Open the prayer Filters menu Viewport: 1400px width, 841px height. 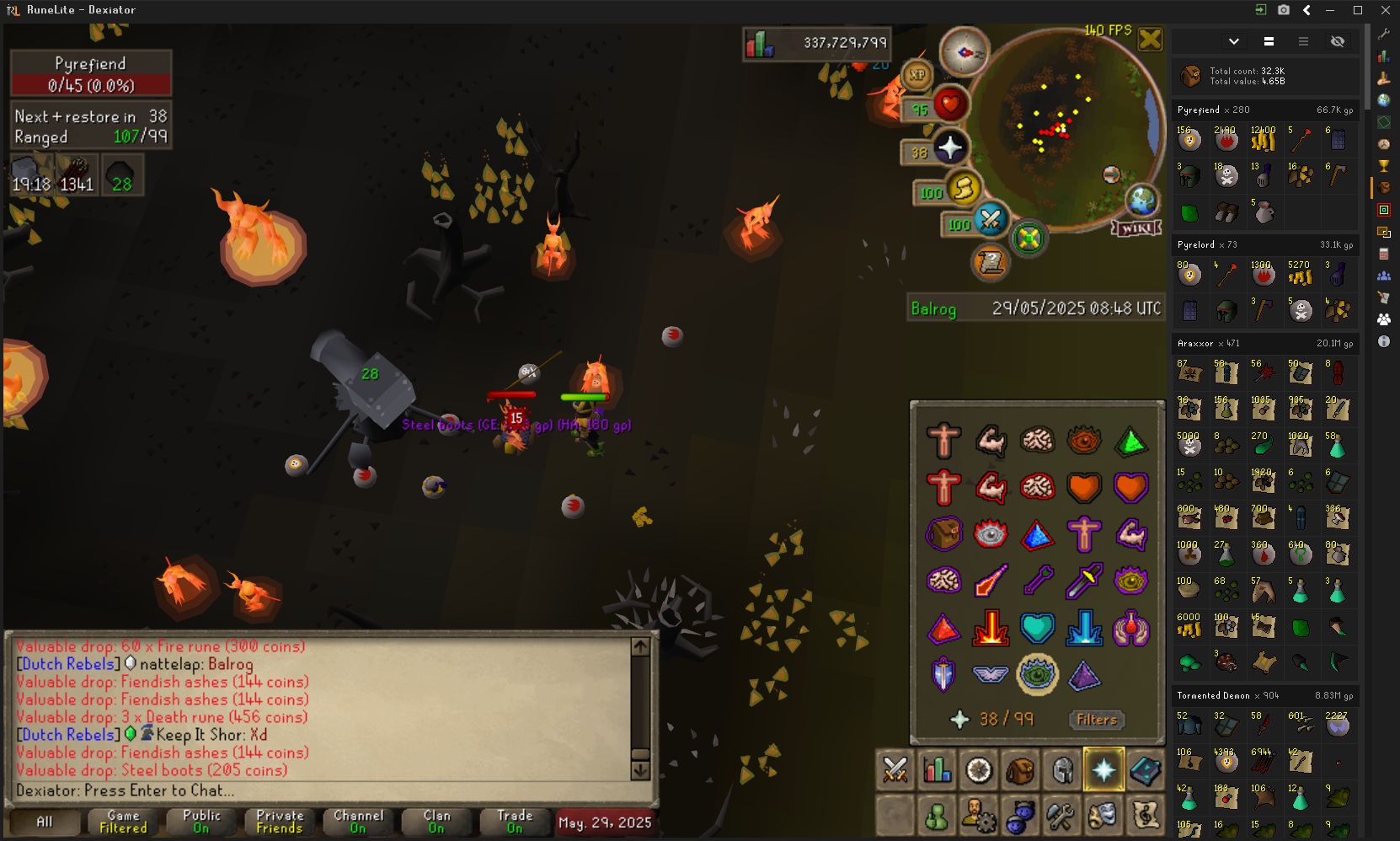[x=1096, y=720]
